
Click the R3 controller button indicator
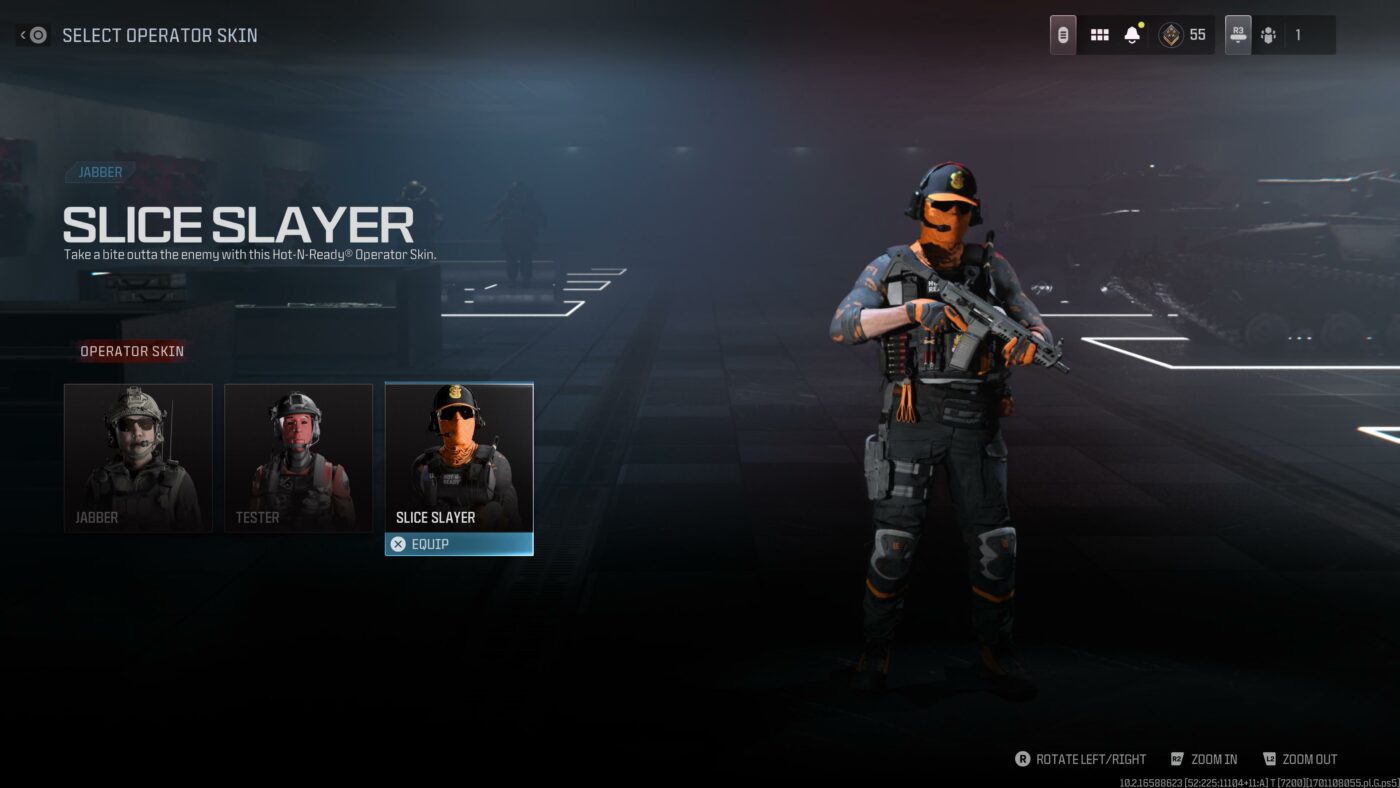pyautogui.click(x=1236, y=33)
